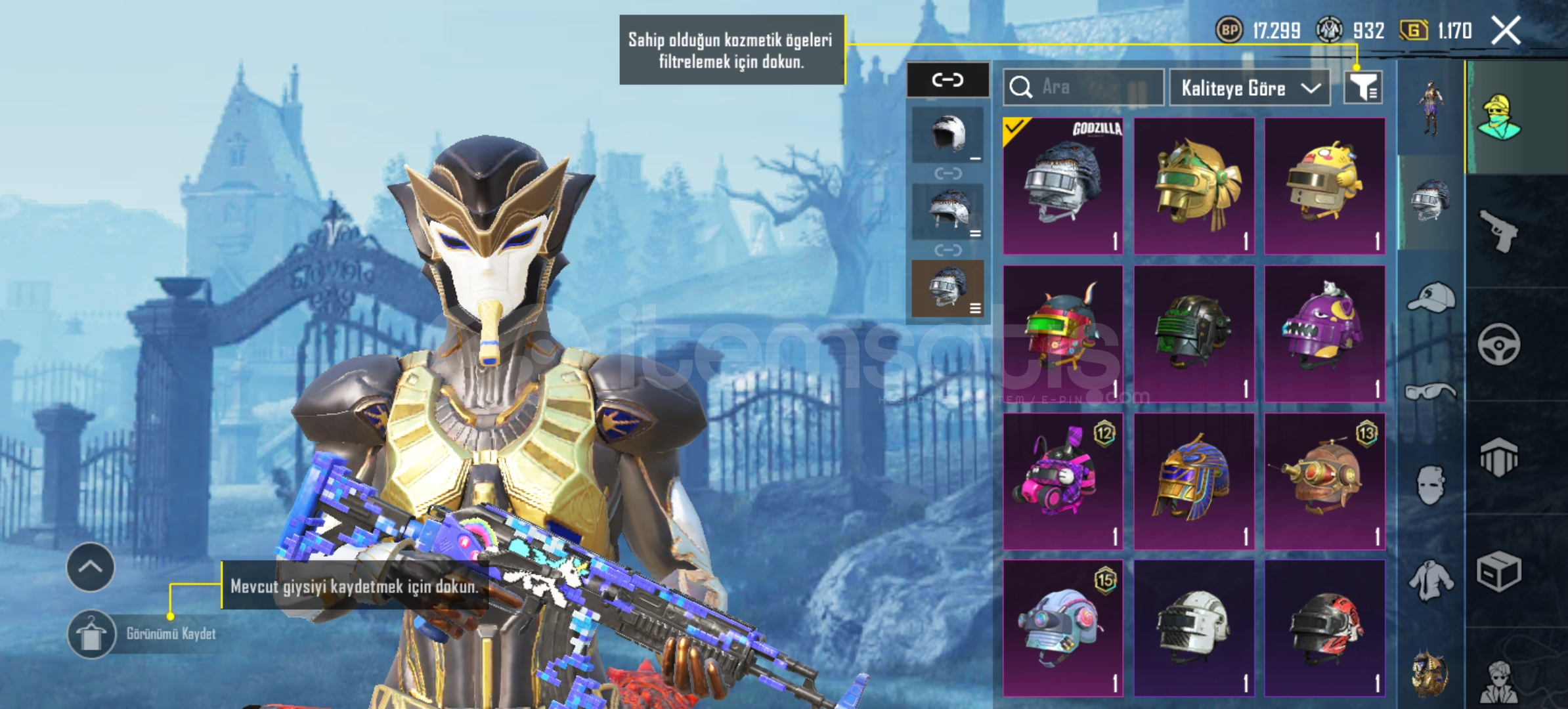
Task: Choose the yellow Pikachu-style helmet
Action: tap(1324, 186)
